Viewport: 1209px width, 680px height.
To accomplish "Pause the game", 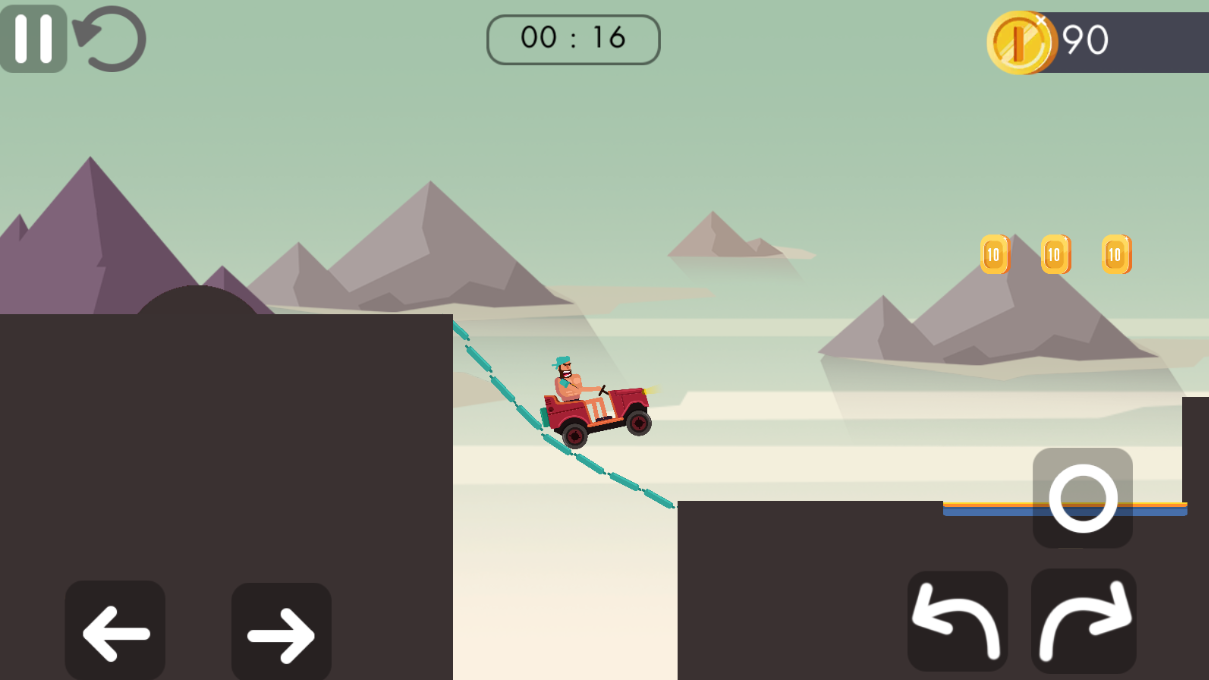I will pos(33,39).
